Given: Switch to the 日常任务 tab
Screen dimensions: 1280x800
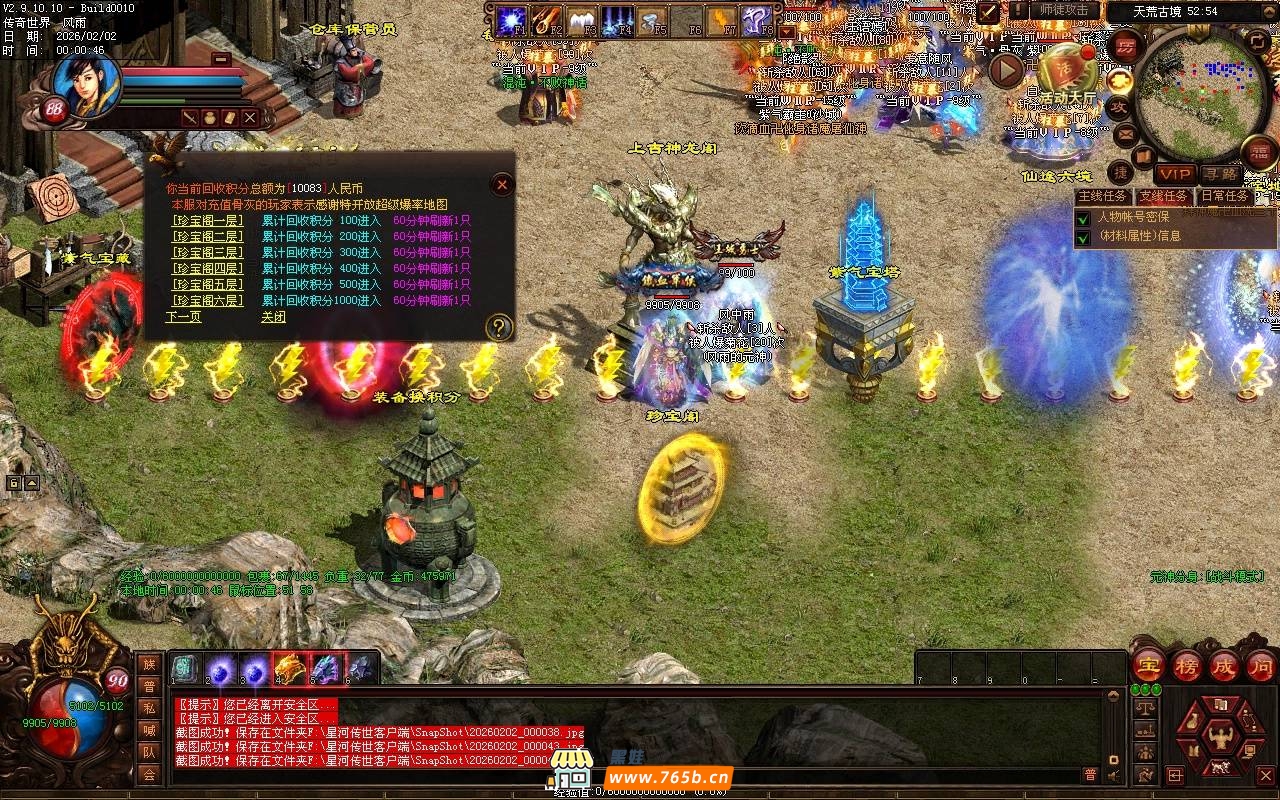Looking at the screenshot, I should click(x=1224, y=196).
